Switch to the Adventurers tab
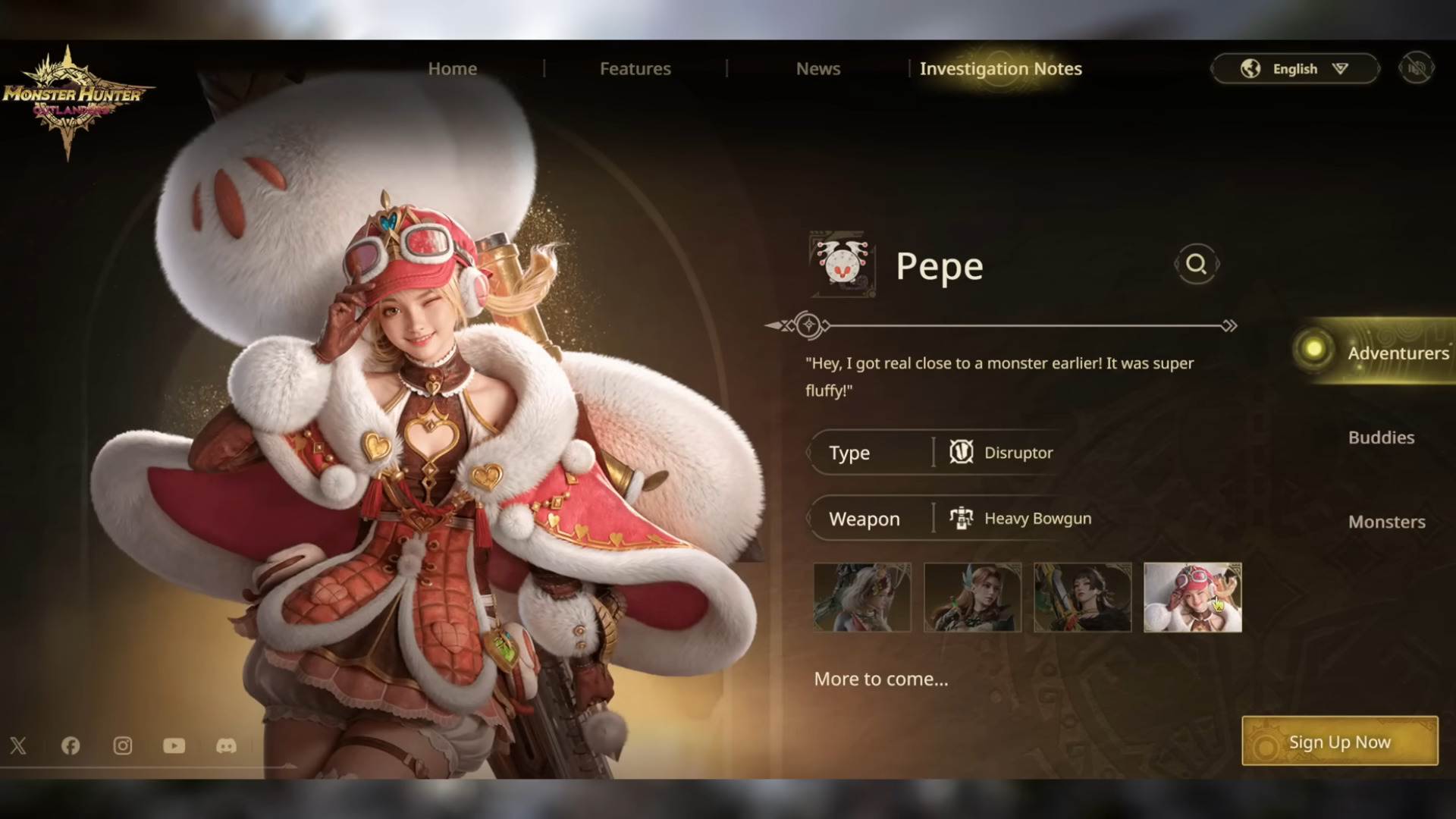1456x819 pixels. point(1397,353)
